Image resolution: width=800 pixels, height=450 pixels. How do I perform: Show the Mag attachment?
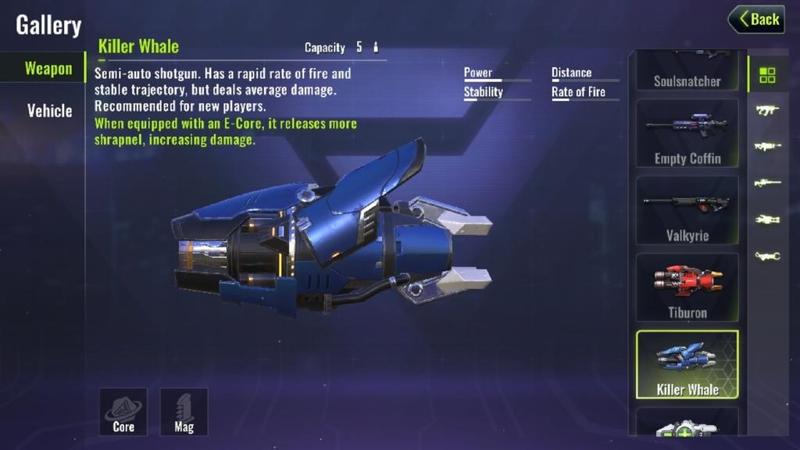[184, 411]
